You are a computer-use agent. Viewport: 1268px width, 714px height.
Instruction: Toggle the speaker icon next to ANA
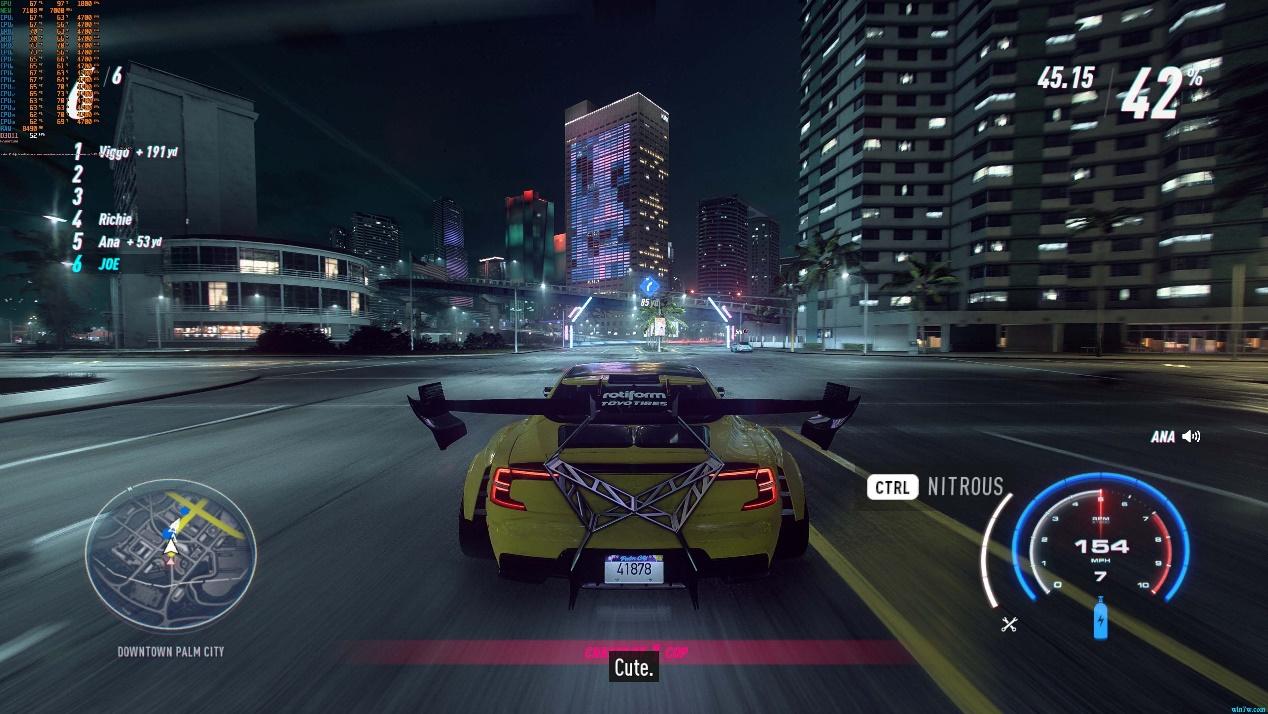1190,436
